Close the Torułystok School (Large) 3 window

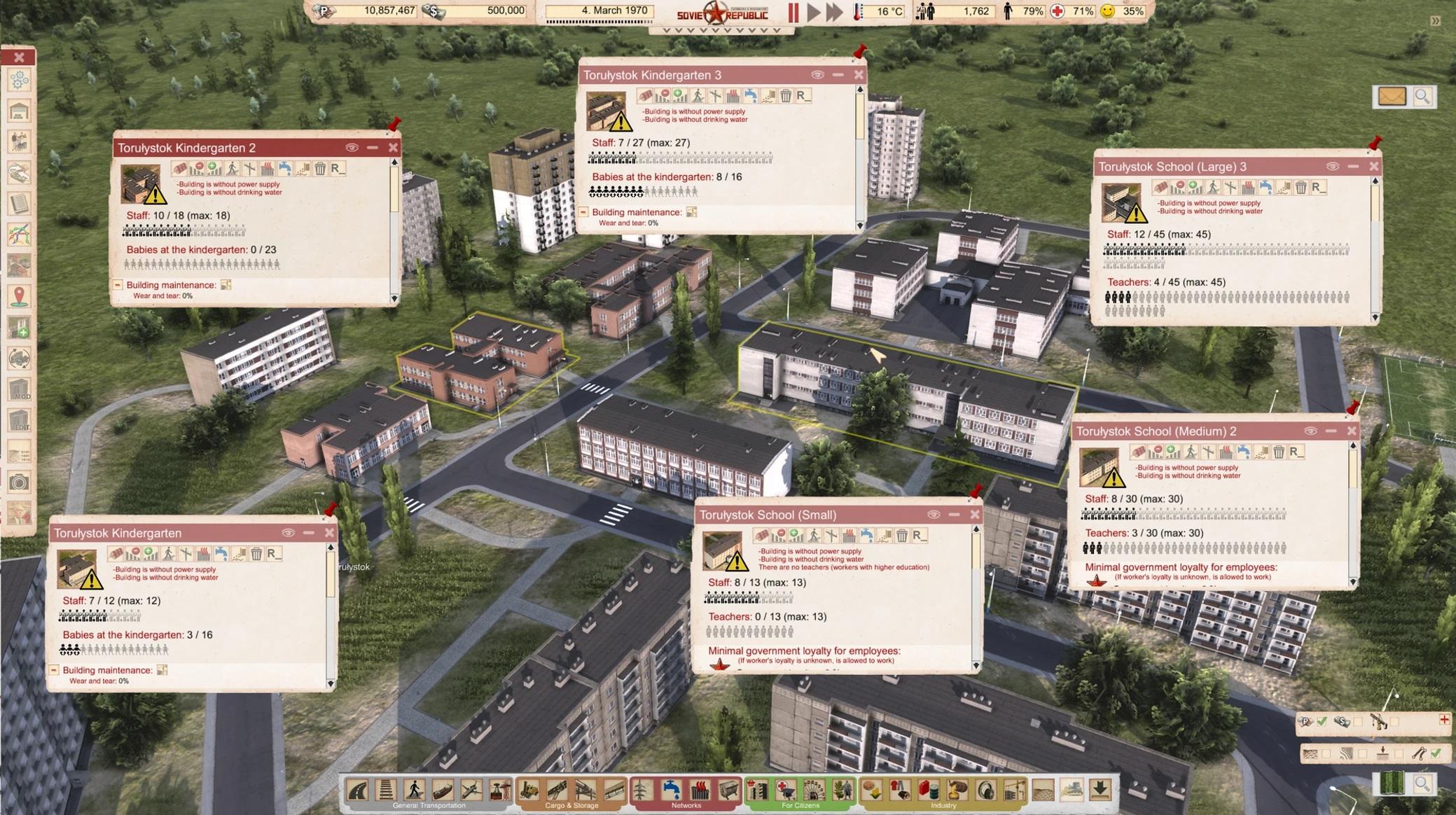pyautogui.click(x=1373, y=167)
